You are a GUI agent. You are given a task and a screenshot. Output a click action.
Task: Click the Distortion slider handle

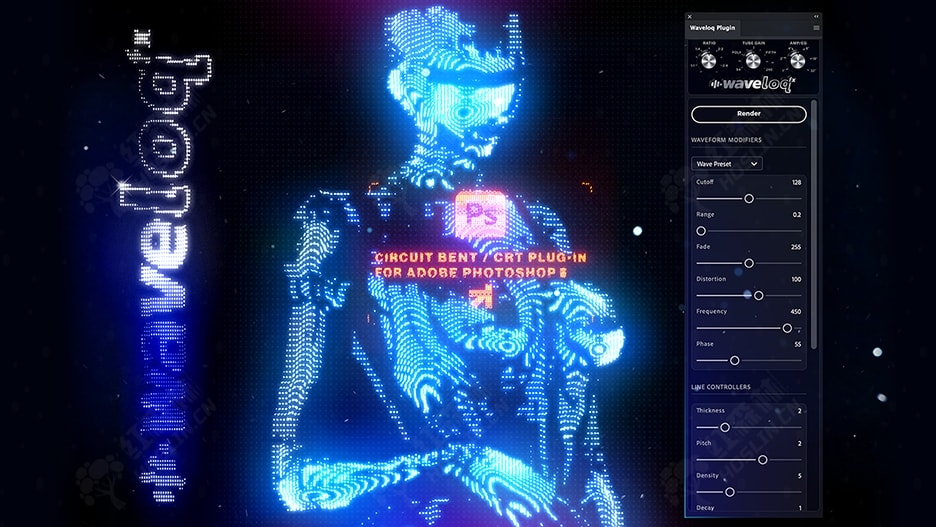(x=759, y=295)
